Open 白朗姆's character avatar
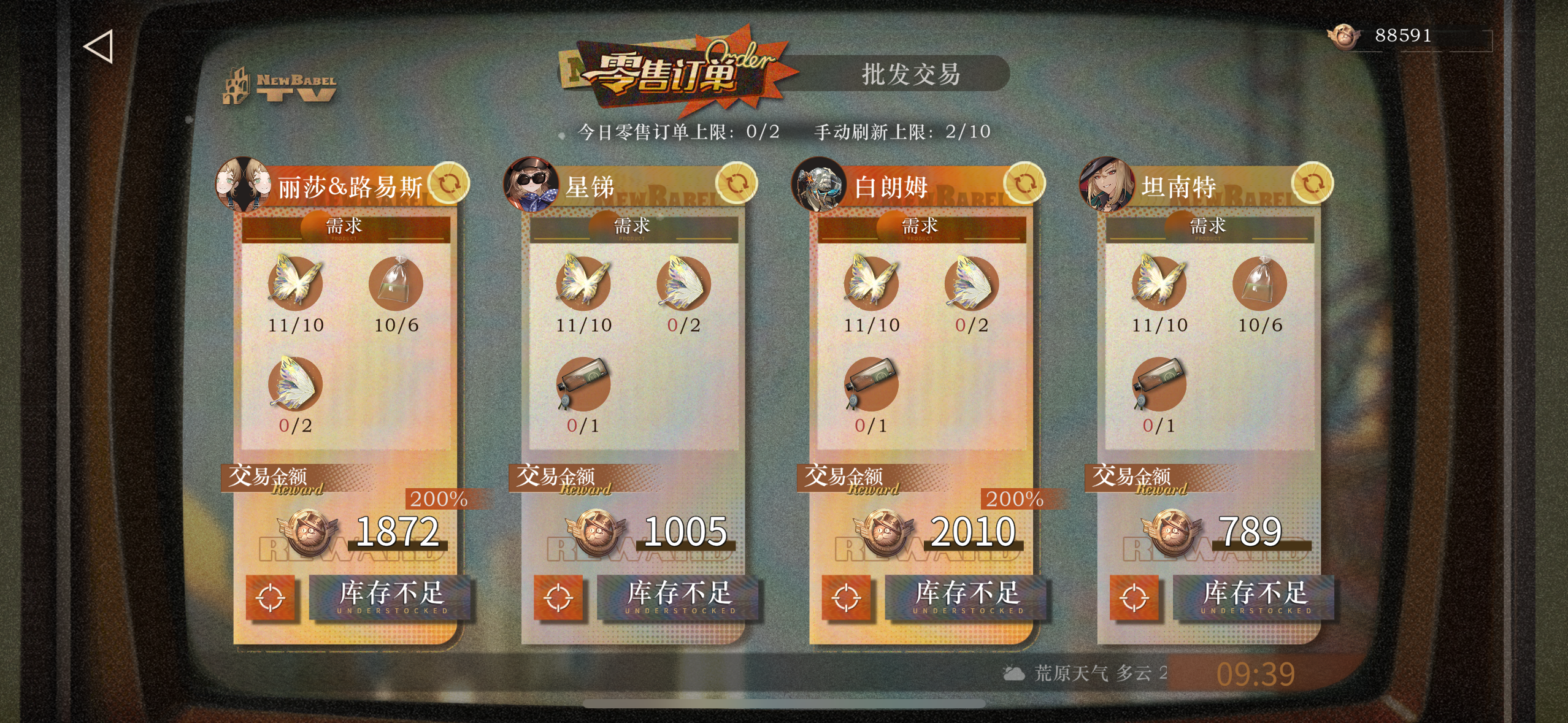This screenshot has height=723, width=1568. click(x=819, y=183)
